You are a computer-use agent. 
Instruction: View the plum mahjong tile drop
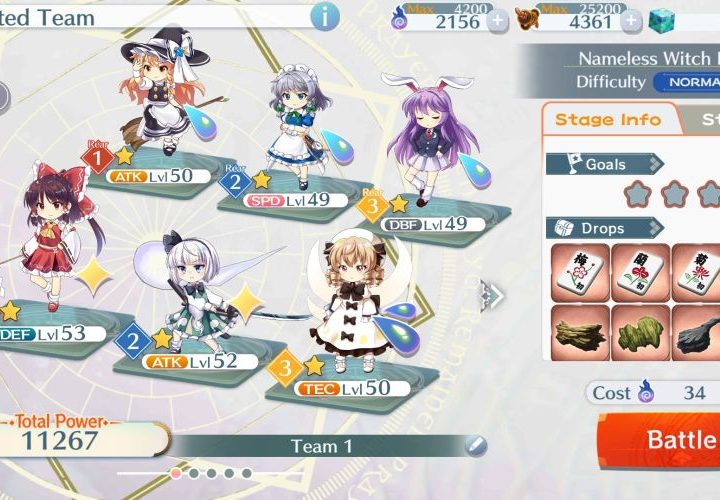(578, 271)
